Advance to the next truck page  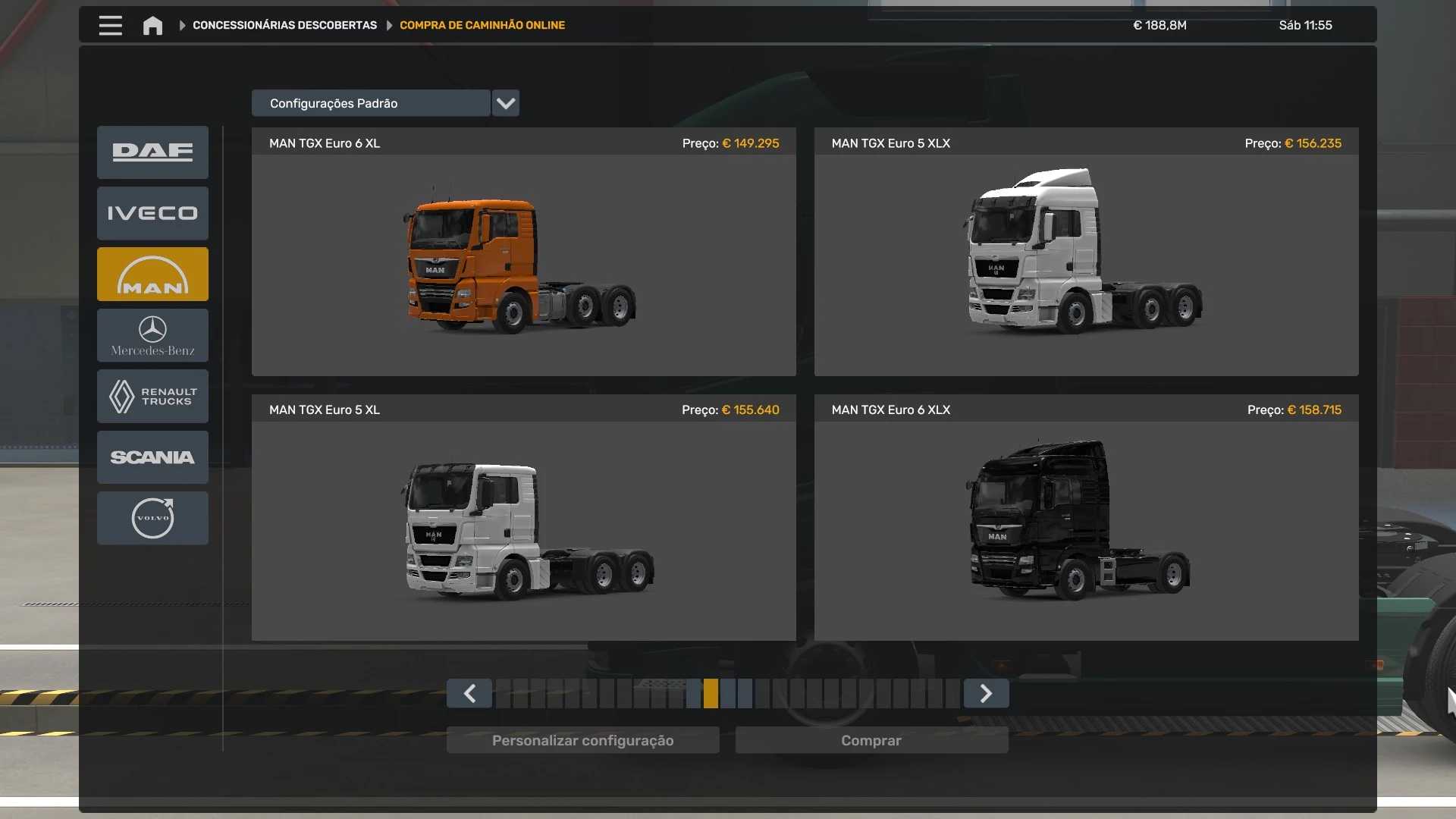coord(986,693)
